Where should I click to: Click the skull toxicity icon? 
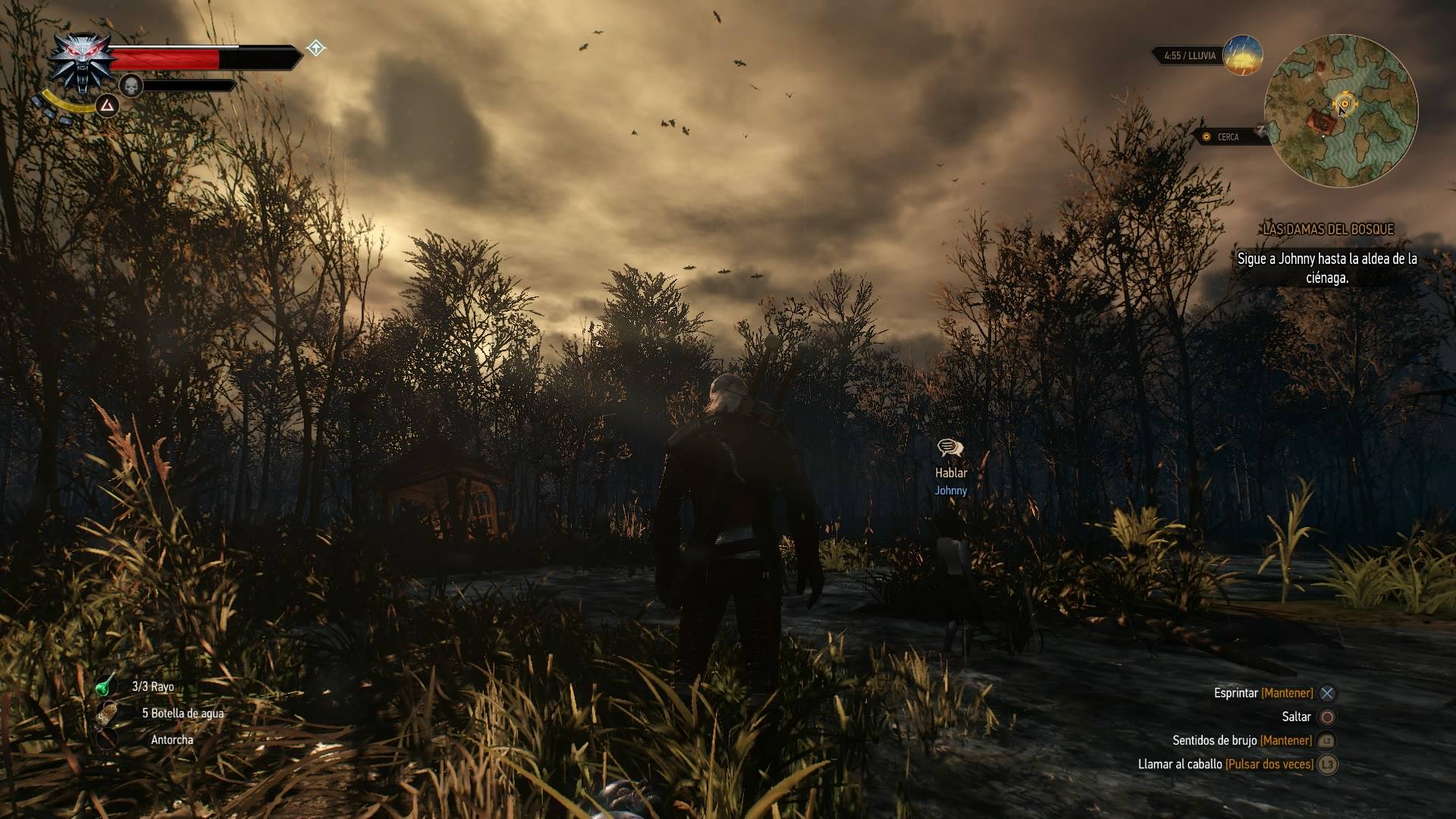point(131,86)
